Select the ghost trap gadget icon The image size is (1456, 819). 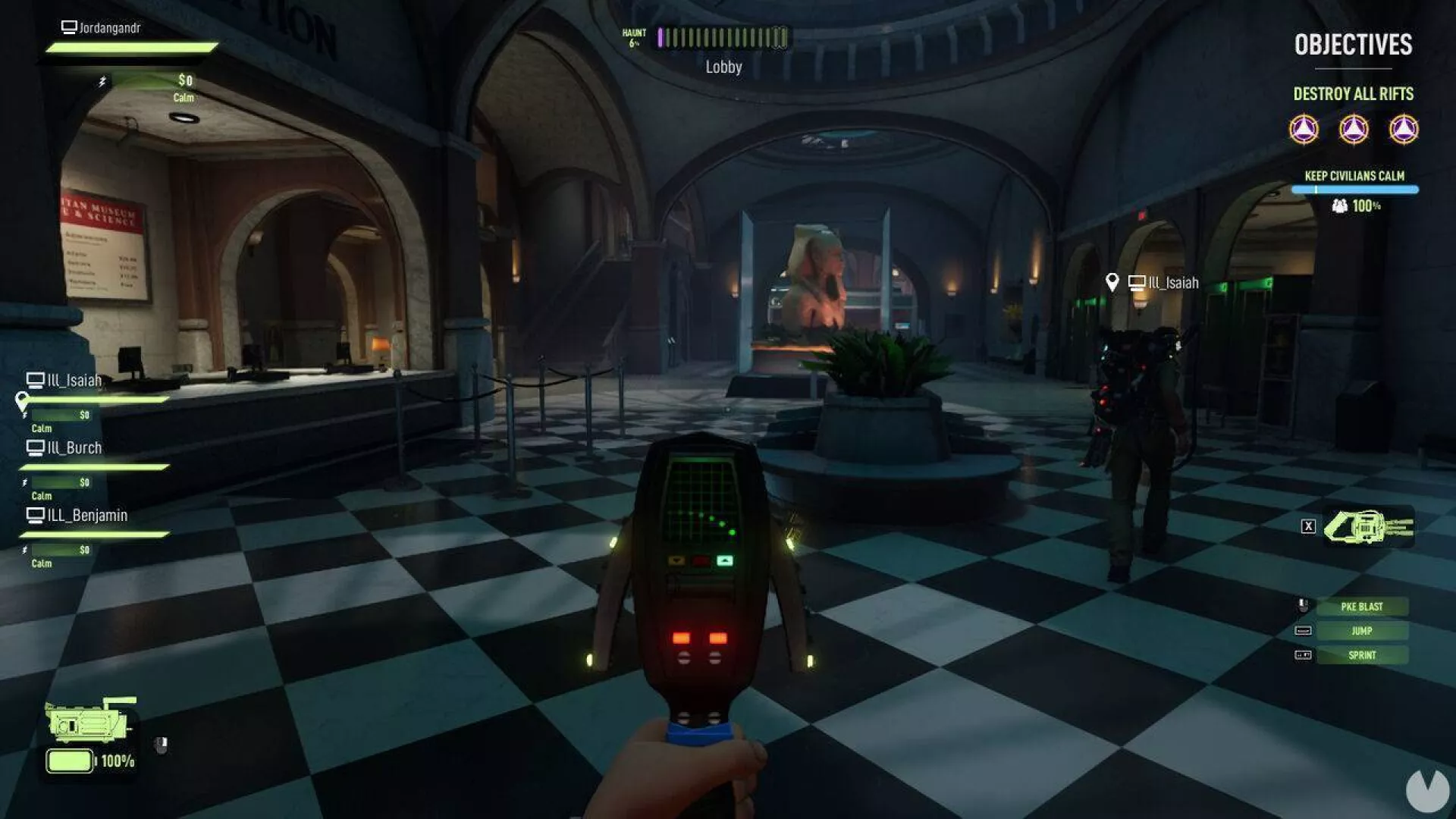coord(1367,526)
